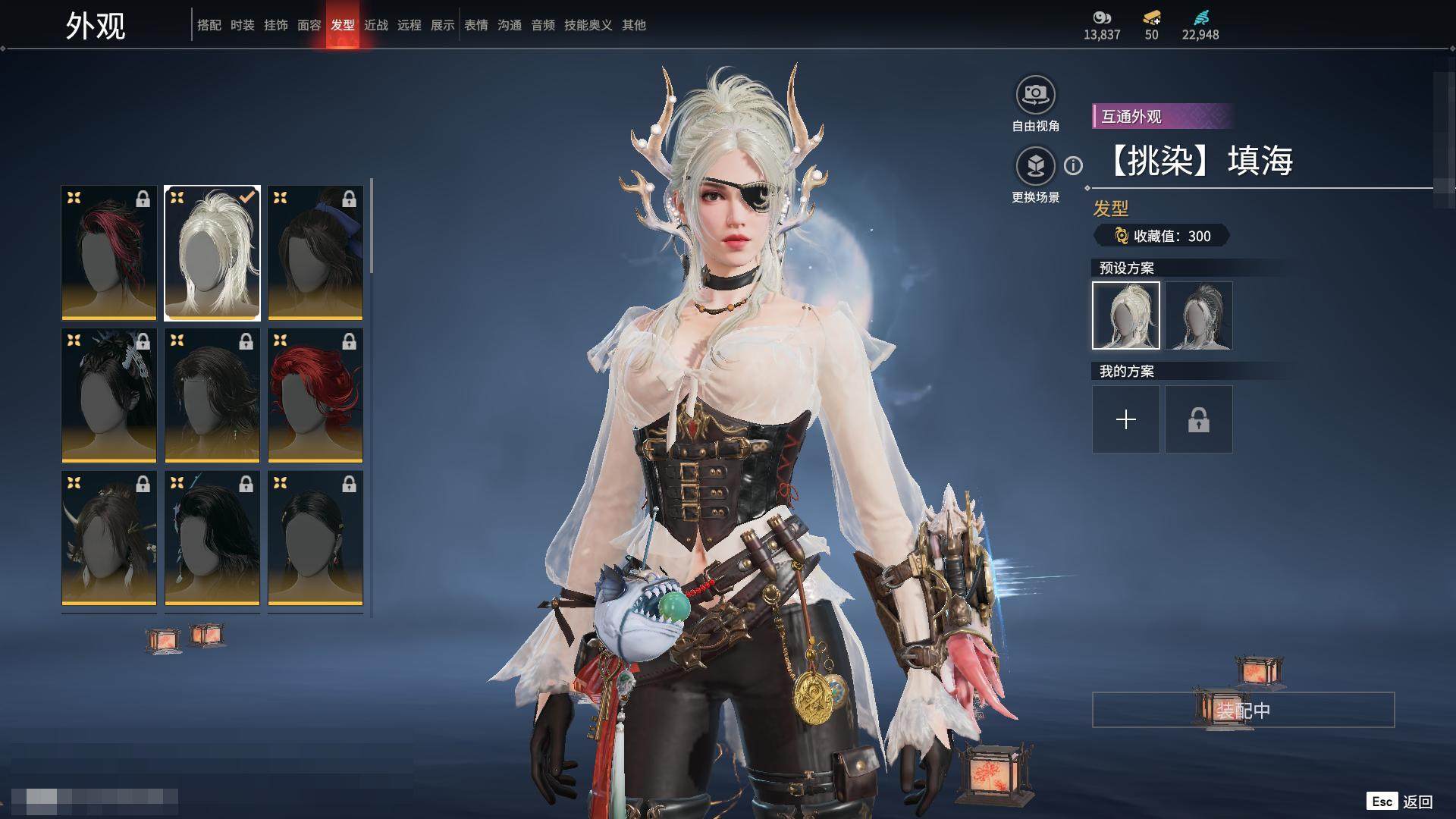The width and height of the screenshot is (1456, 819).
Task: Open the info icon beside 更换场景
Action: tap(1073, 165)
